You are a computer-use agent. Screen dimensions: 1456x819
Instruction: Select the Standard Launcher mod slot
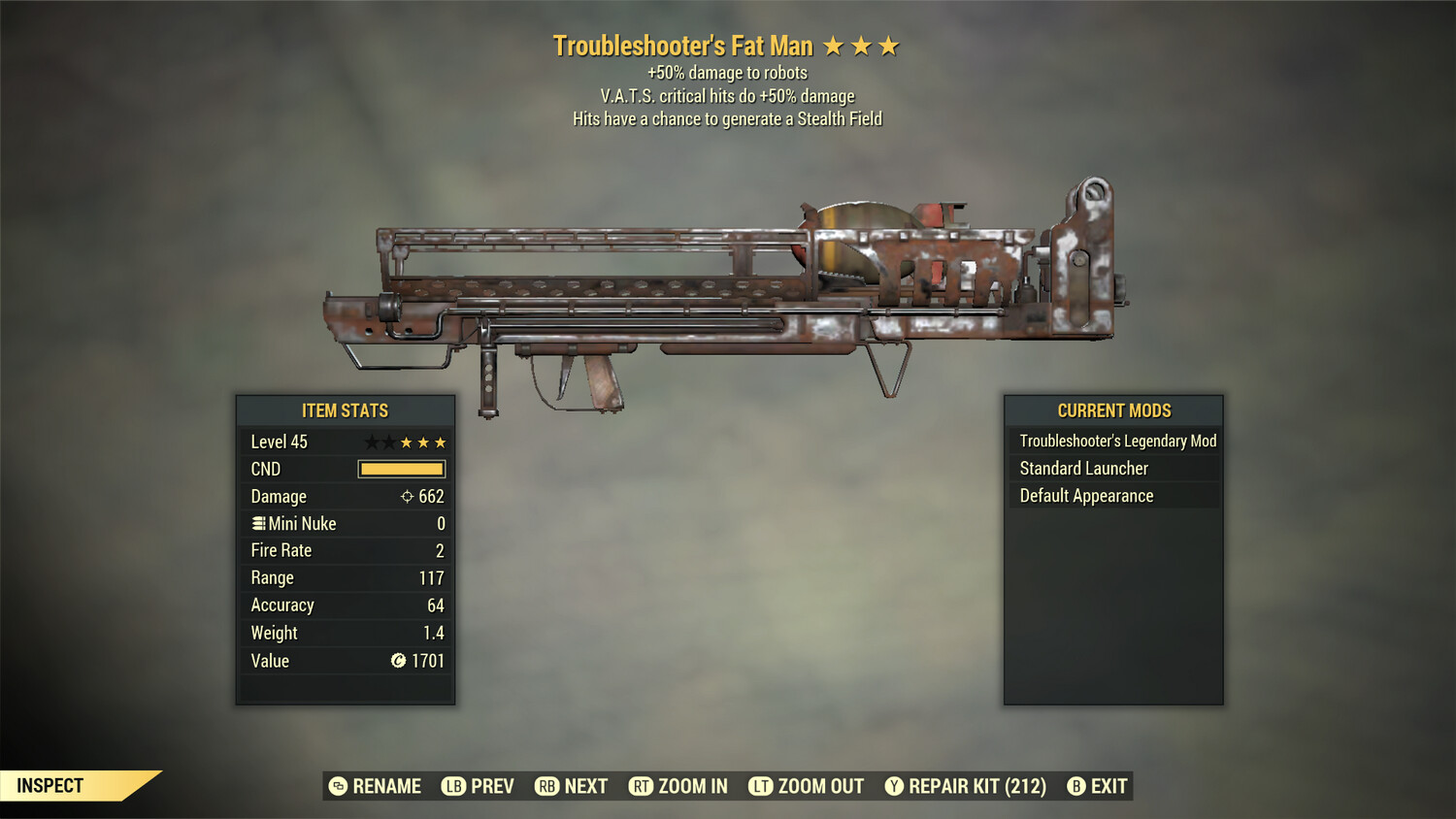tap(1084, 468)
